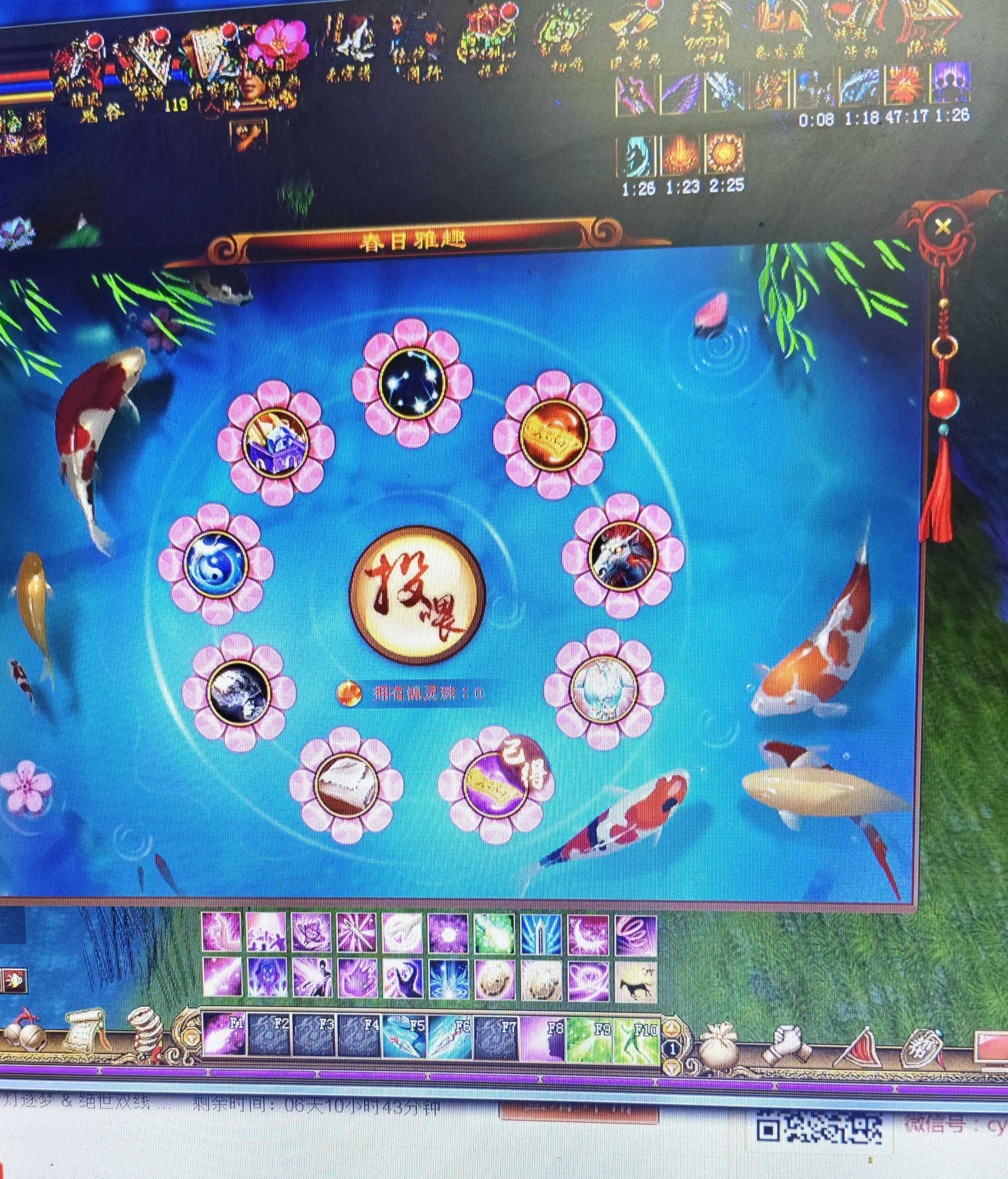Choose the grey stone ore prize
This screenshot has height=1179, width=1008.
(238, 692)
